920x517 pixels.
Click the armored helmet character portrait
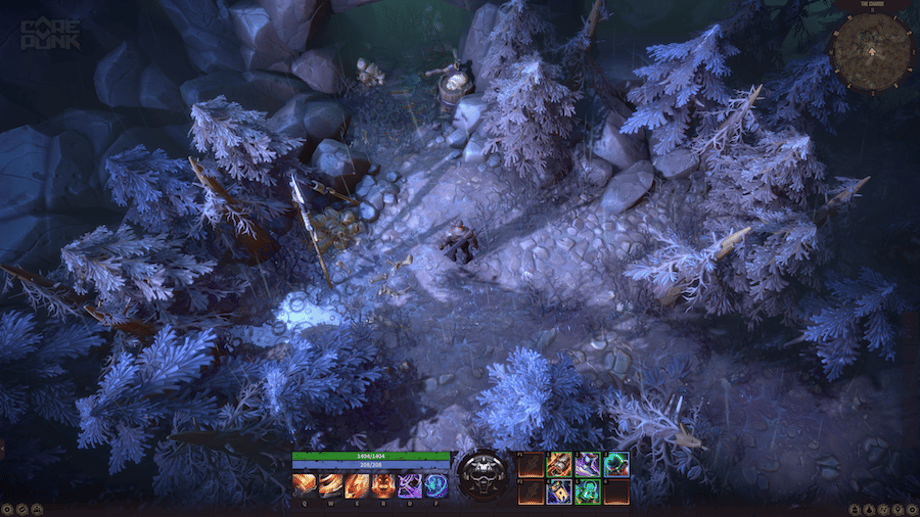click(483, 477)
